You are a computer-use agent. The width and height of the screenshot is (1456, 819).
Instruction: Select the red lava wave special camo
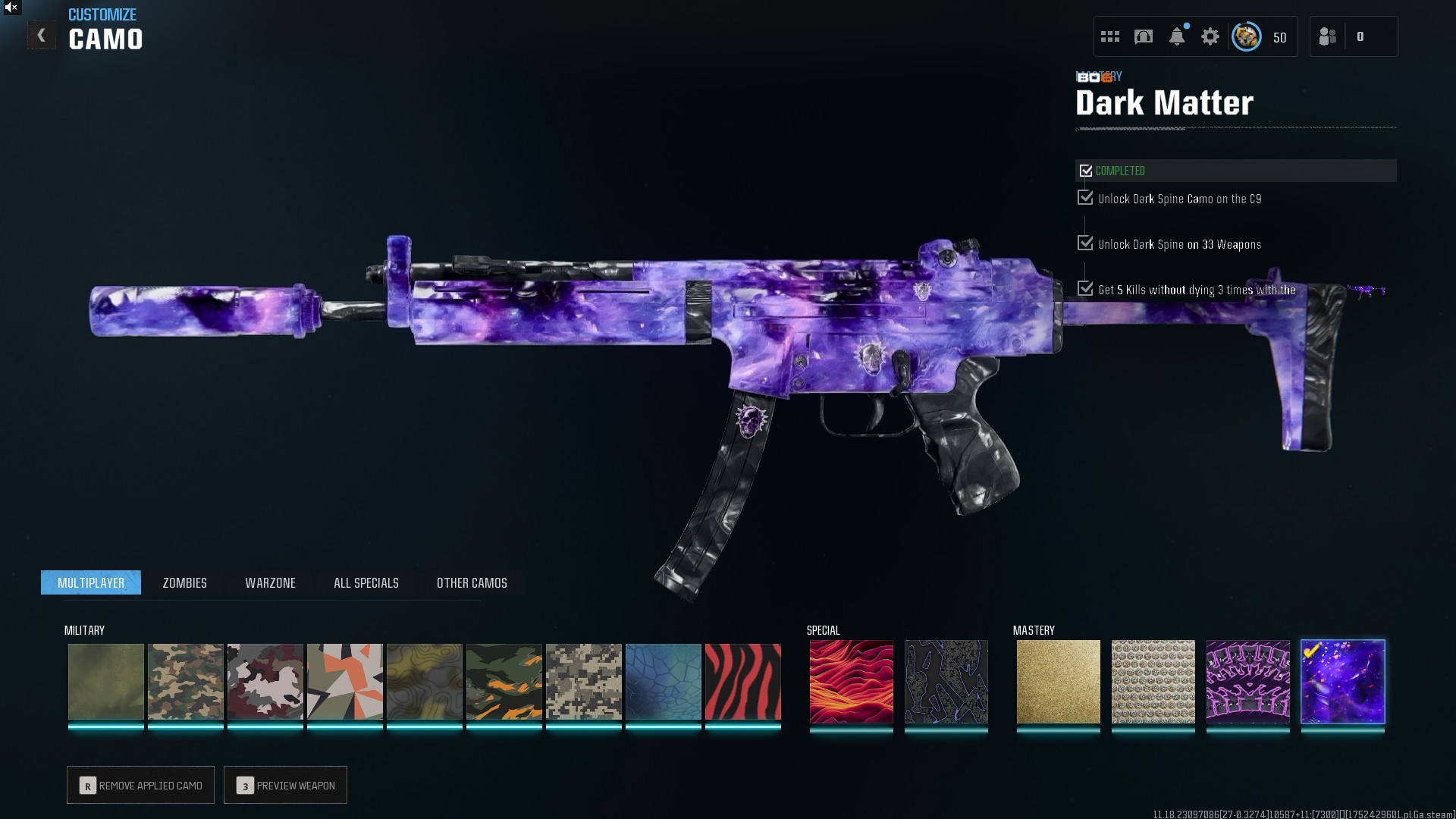[851, 682]
